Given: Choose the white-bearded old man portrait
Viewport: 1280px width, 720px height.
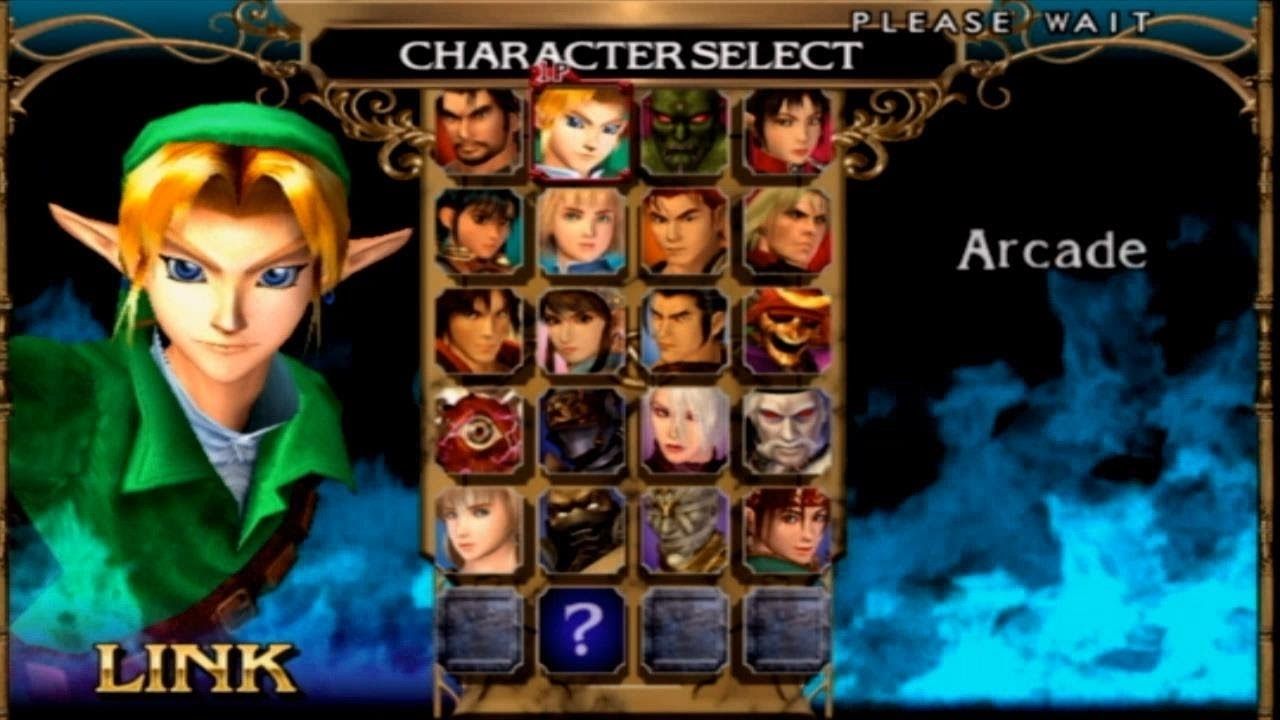Looking at the screenshot, I should tap(788, 431).
